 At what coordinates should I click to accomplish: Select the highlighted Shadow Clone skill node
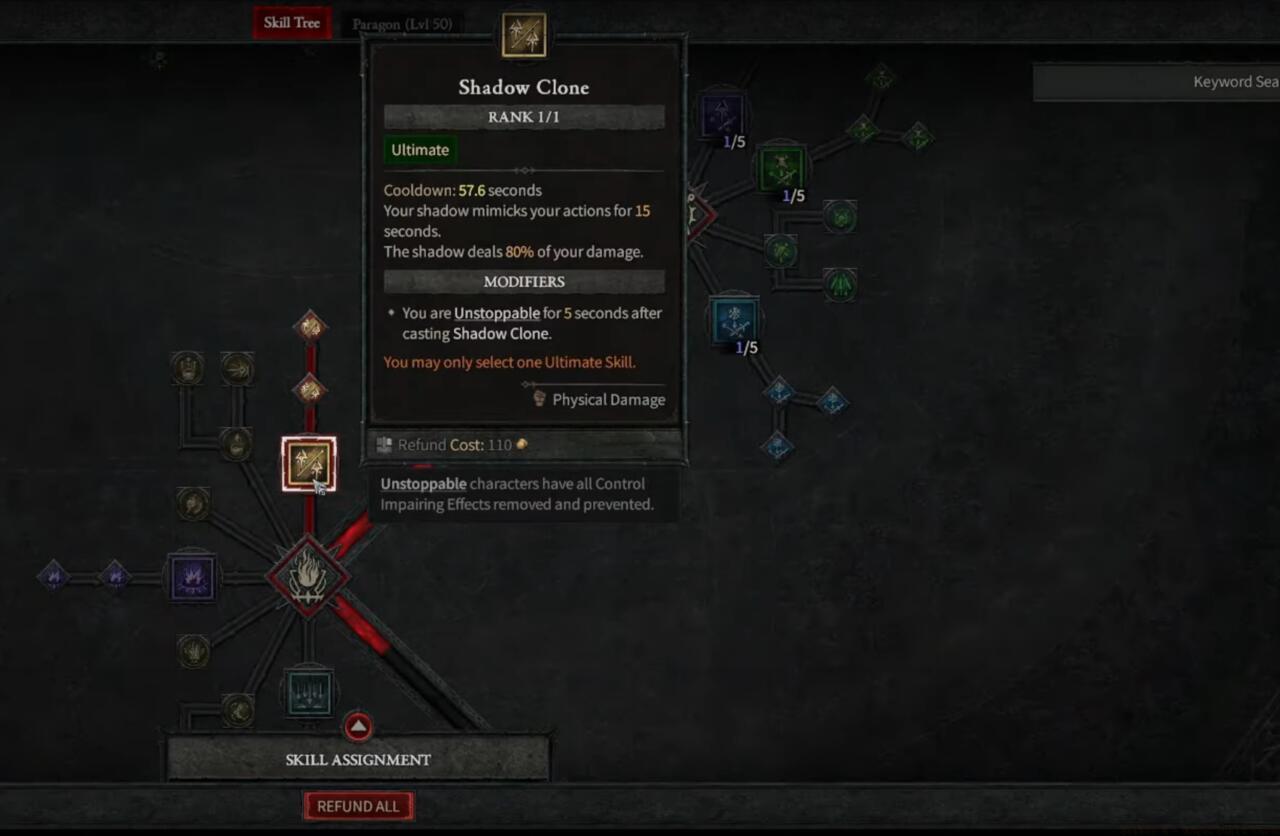(x=308, y=462)
